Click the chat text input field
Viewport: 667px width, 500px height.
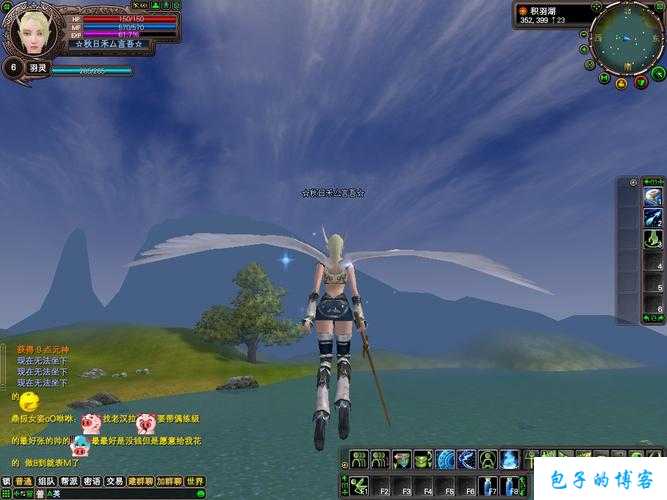tap(120, 493)
